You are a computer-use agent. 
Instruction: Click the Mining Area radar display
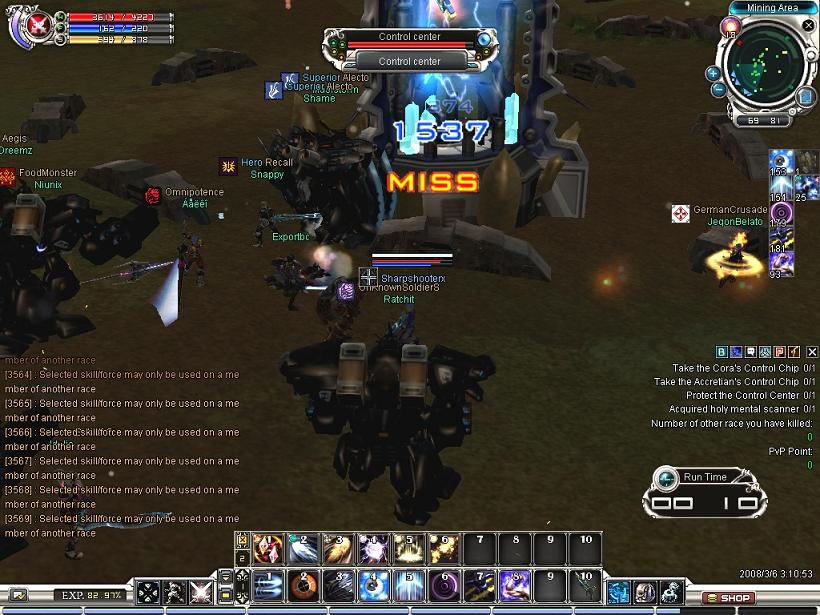(x=761, y=68)
